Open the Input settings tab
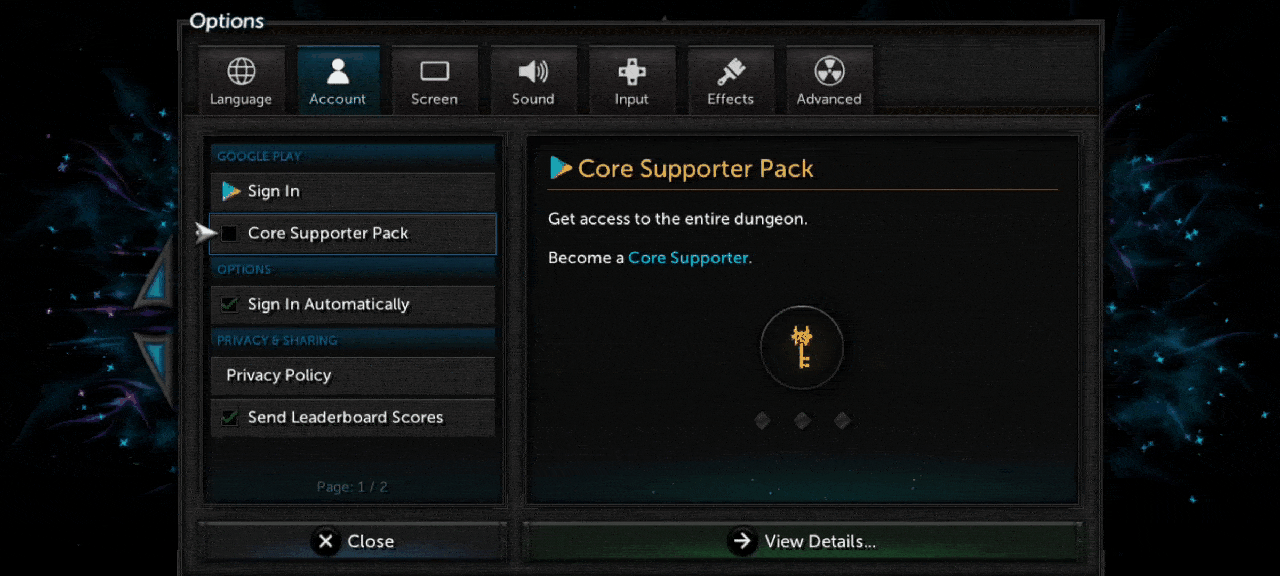The width and height of the screenshot is (1280, 576). tap(631, 81)
